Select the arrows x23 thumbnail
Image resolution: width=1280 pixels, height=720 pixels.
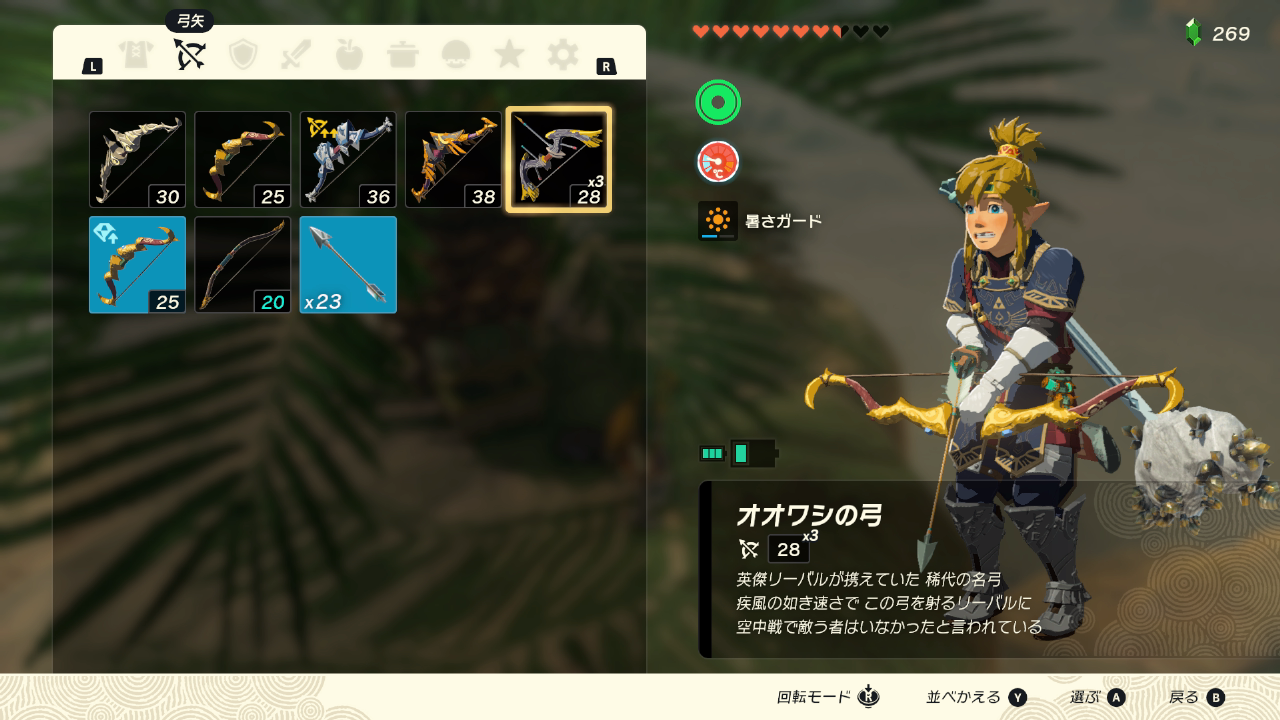(347, 264)
